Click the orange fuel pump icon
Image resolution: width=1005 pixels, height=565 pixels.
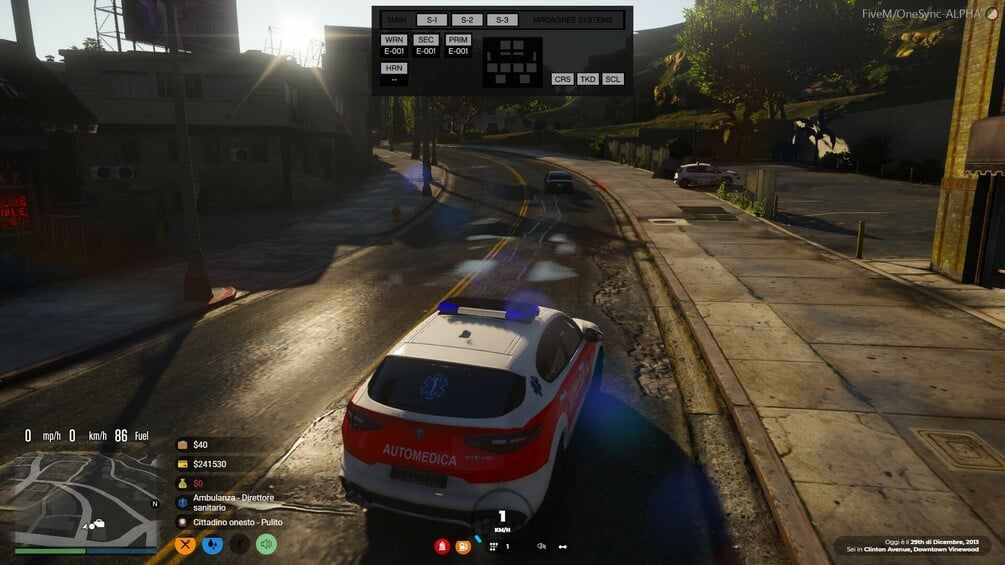[463, 546]
